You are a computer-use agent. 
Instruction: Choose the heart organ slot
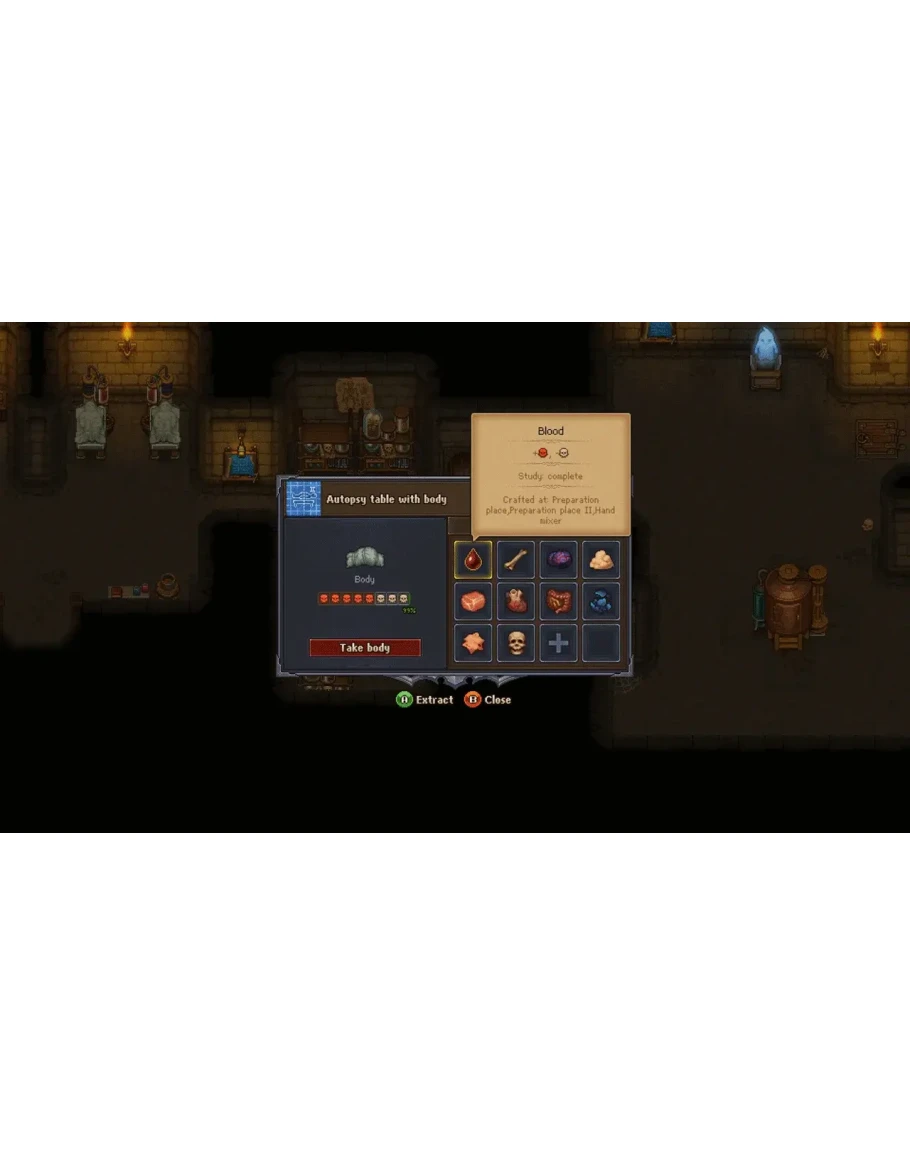[516, 602]
